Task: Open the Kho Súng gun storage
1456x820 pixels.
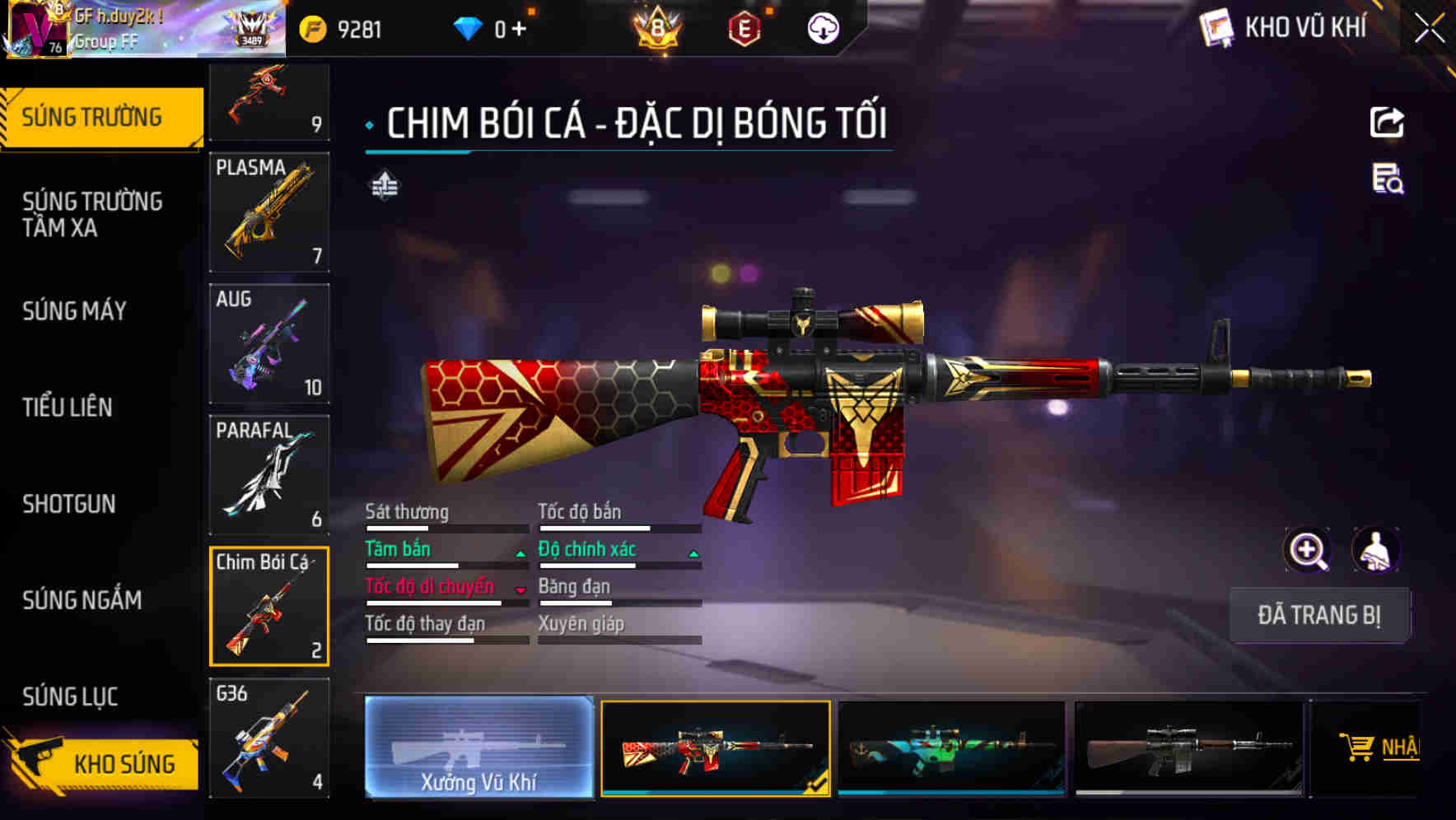Action: point(103,764)
